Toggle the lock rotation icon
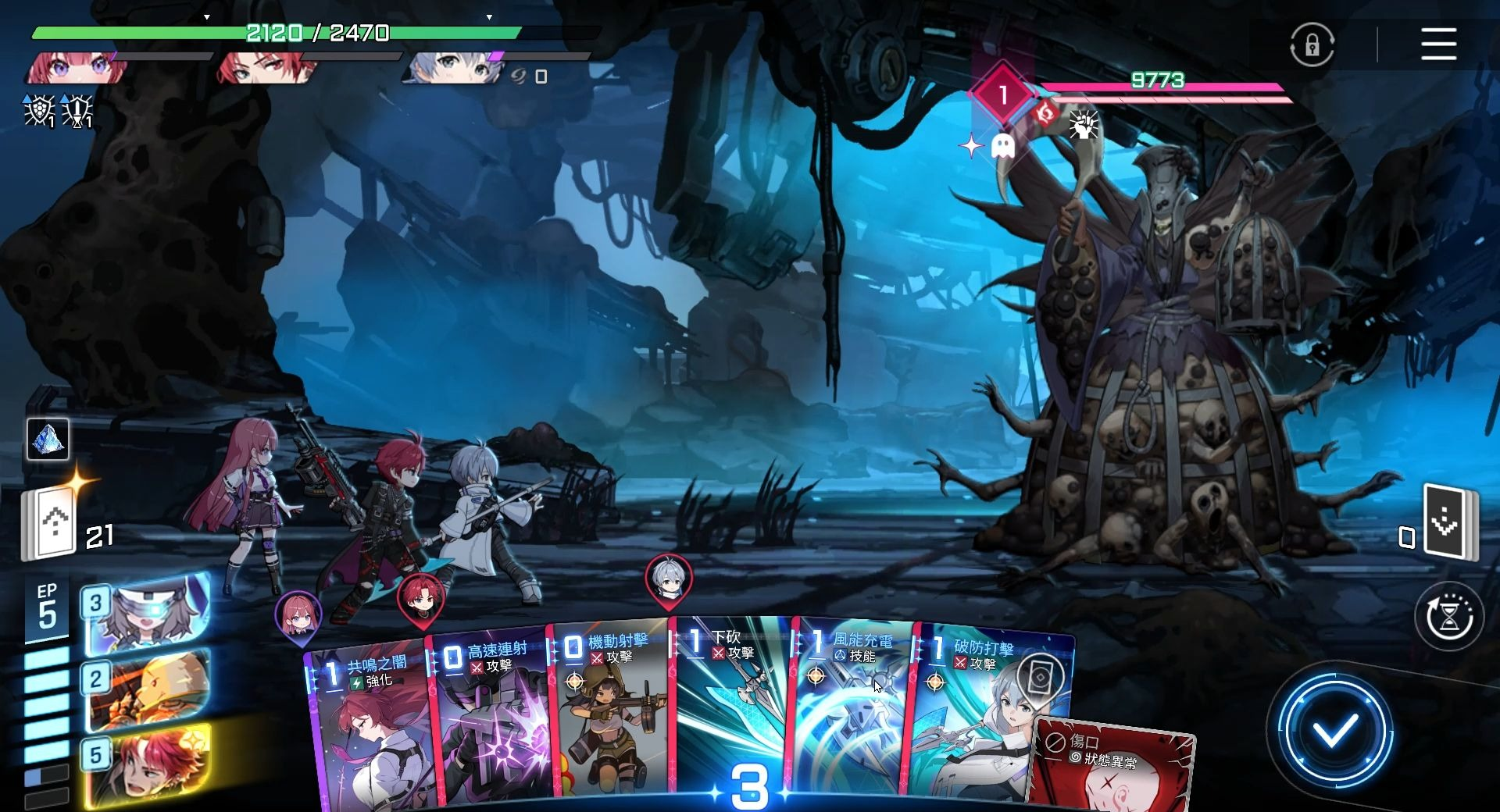The height and width of the screenshot is (812, 1500). [1312, 45]
